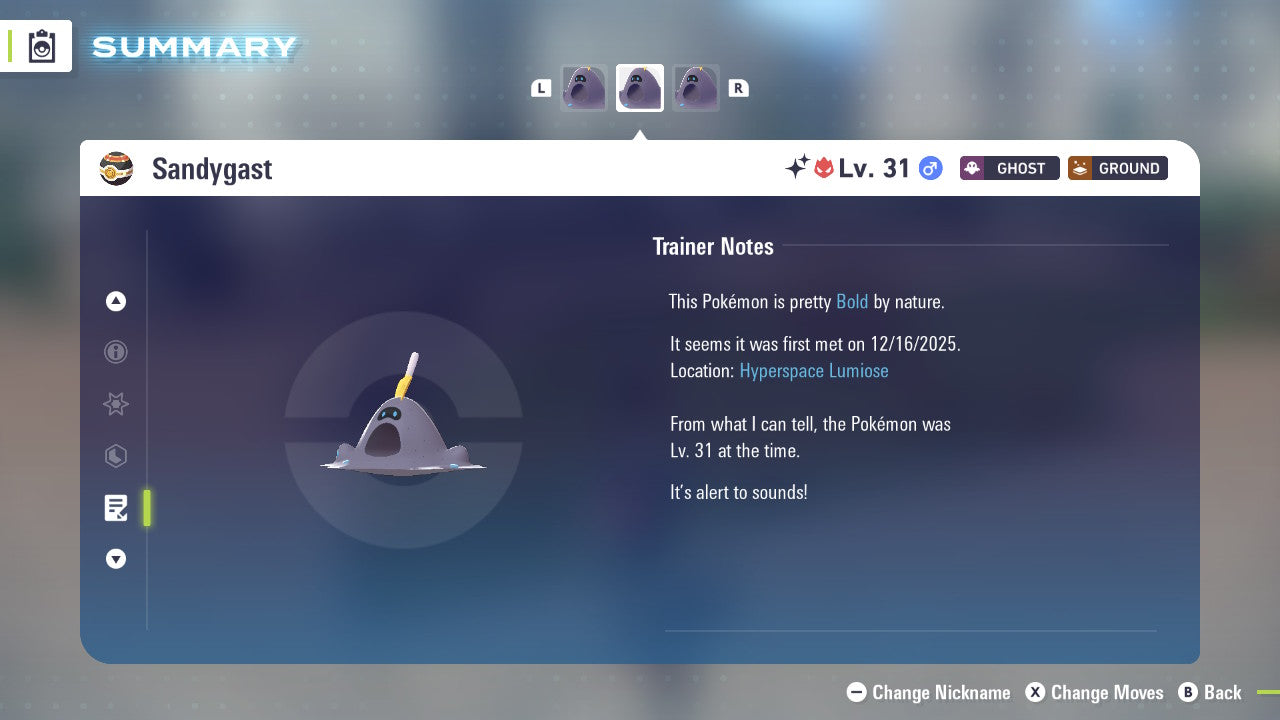This screenshot has height=720, width=1280.
Task: Open the info tab with the circled i
Action: coord(116,352)
